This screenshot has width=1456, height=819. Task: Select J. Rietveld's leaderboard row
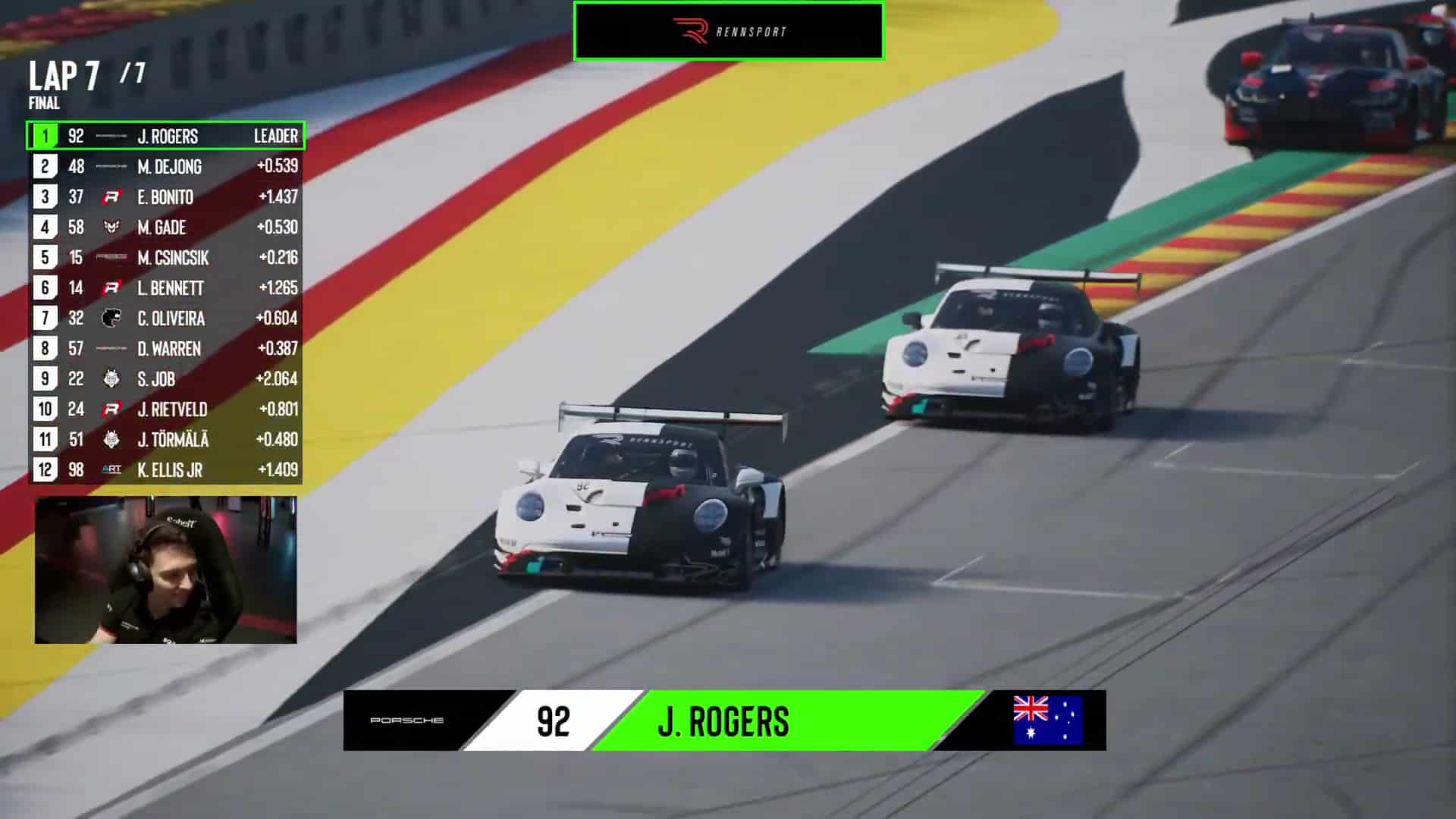tap(165, 409)
